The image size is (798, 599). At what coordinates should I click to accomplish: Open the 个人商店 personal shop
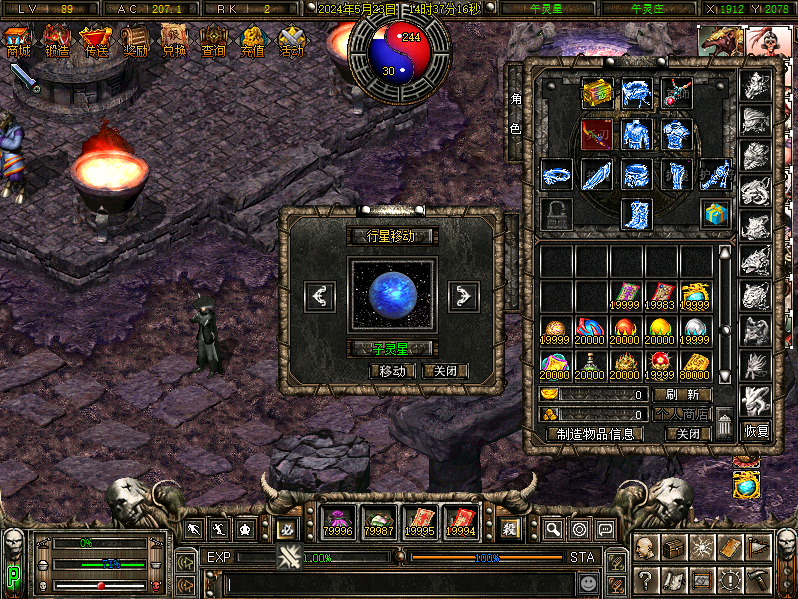click(682, 414)
